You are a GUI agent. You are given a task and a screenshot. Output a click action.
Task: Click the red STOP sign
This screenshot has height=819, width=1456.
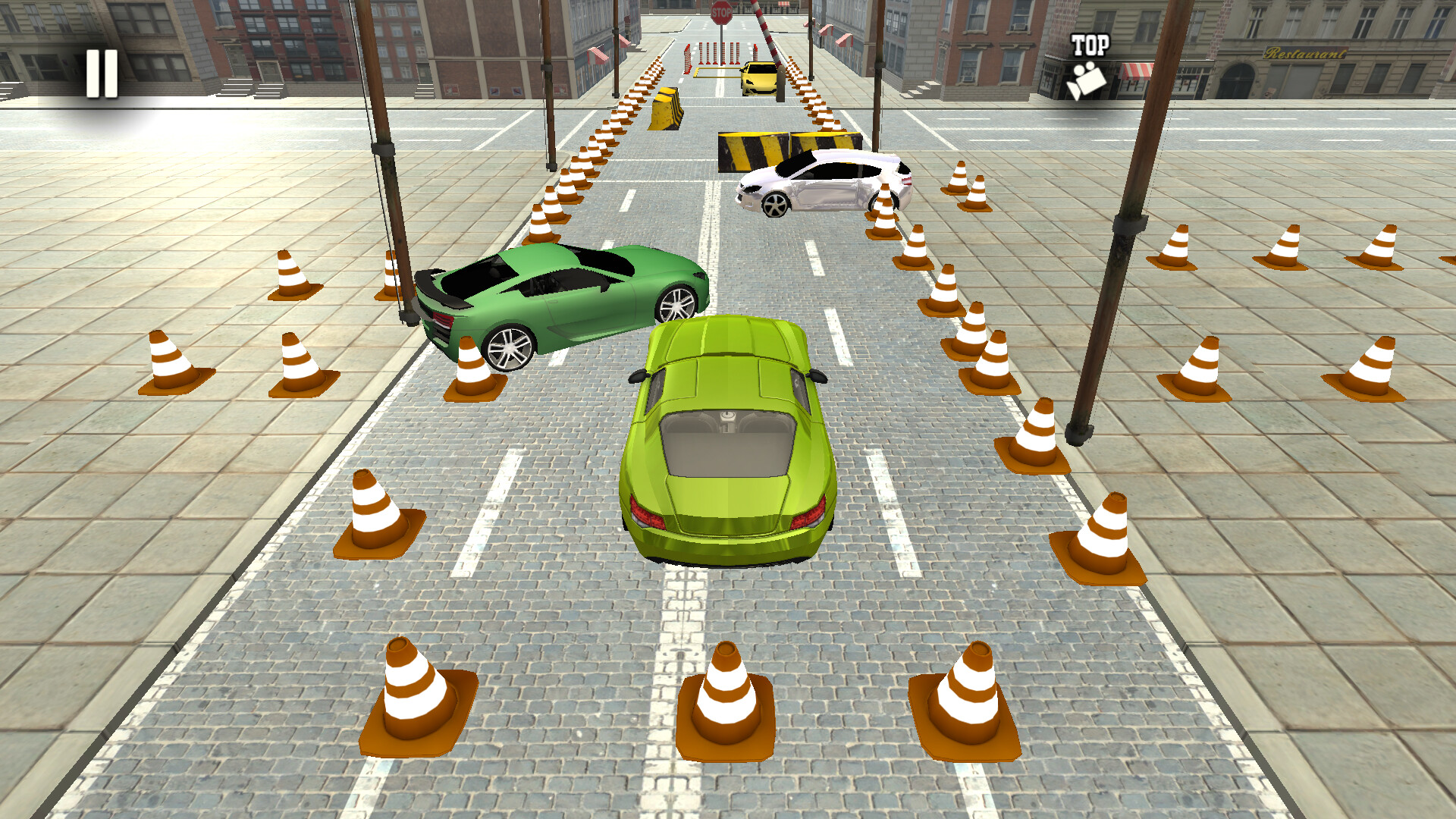tap(720, 12)
